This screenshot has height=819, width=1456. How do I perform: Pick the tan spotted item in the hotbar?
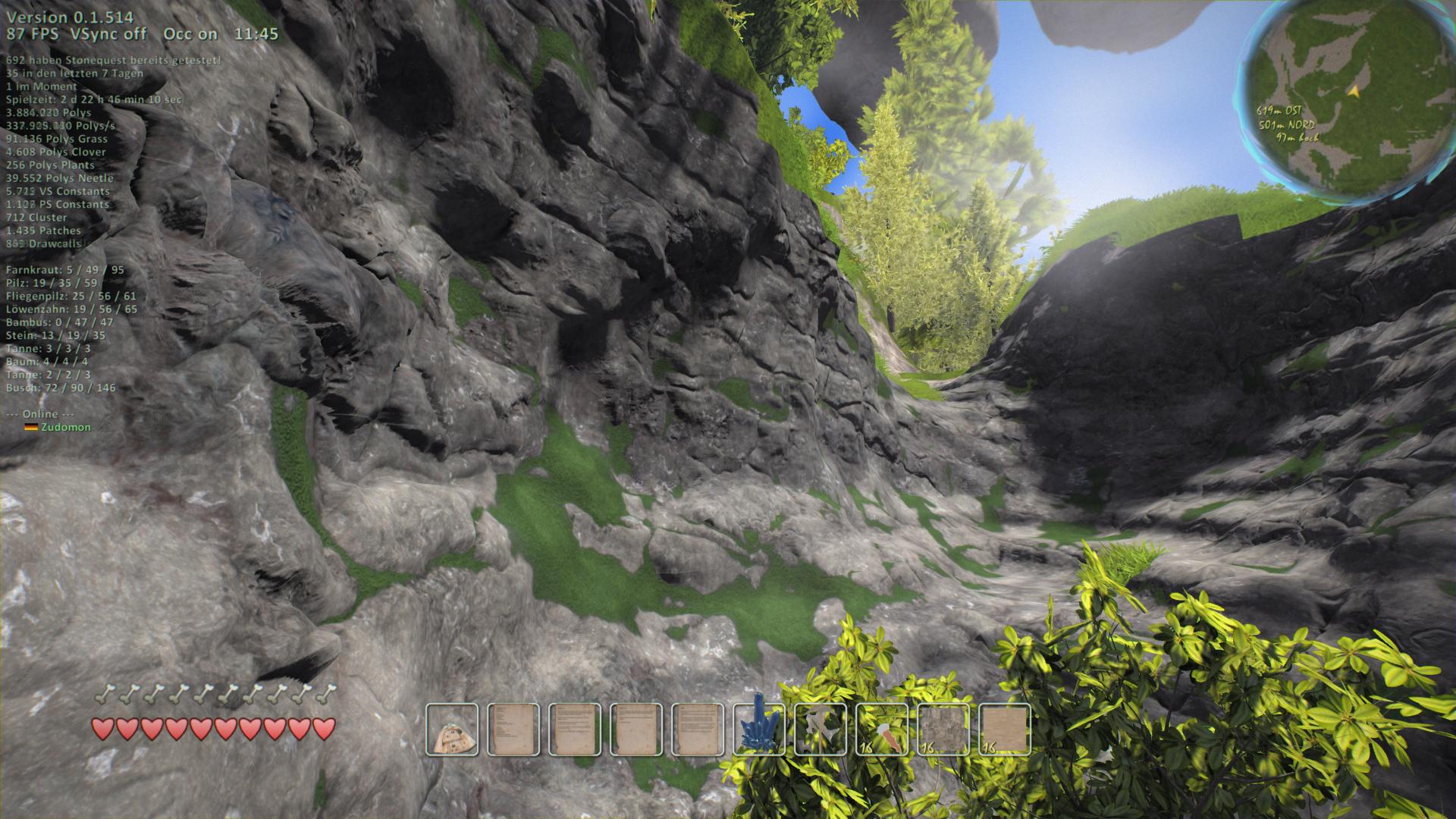(452, 730)
